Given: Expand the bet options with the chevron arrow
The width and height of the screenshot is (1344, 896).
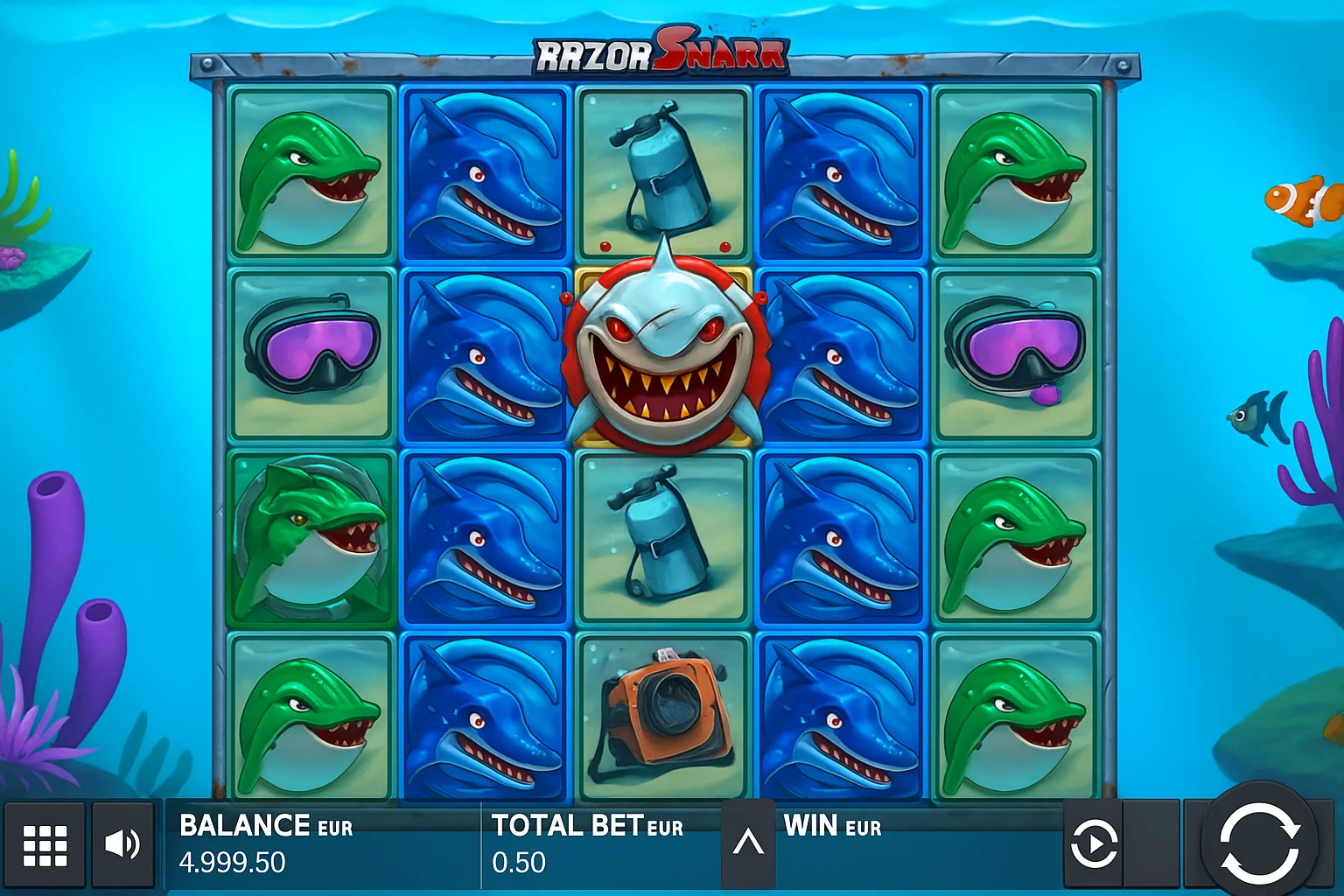Looking at the screenshot, I should click(748, 843).
